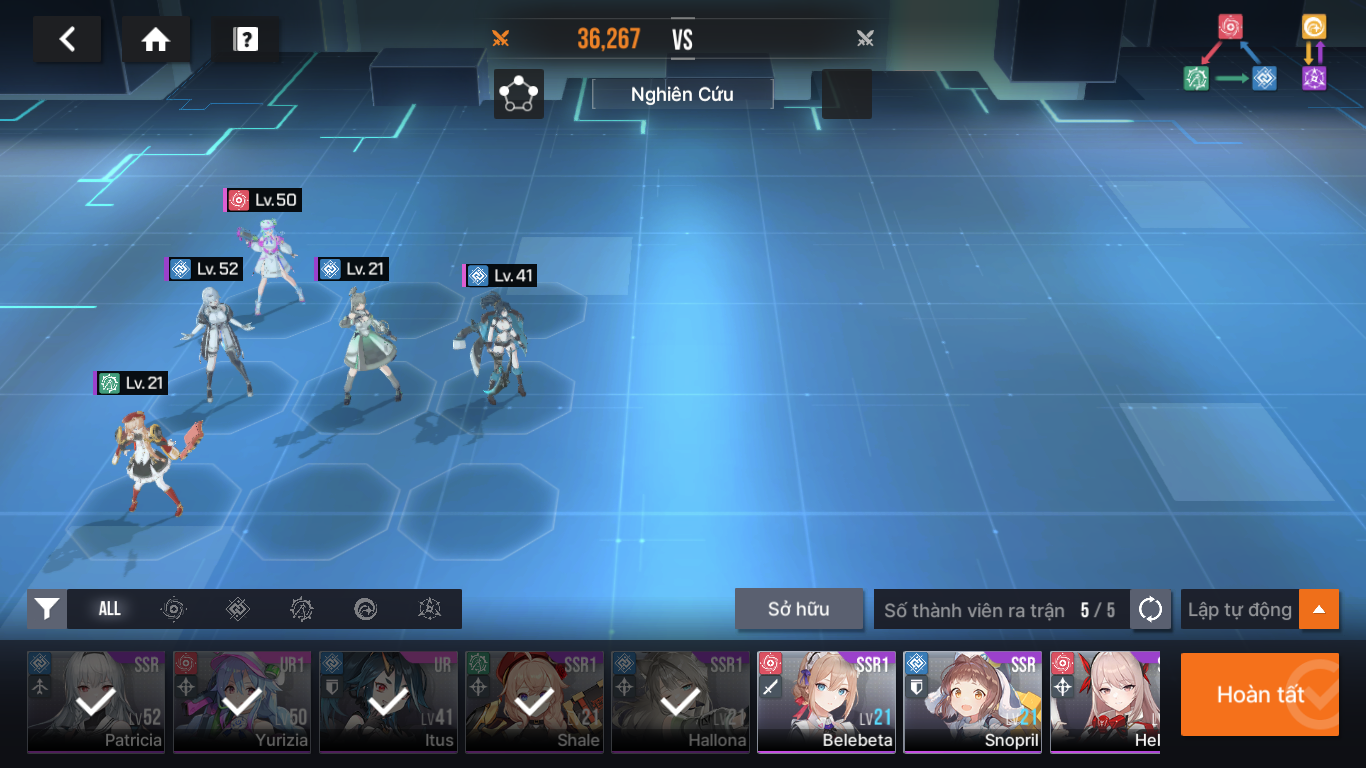The height and width of the screenshot is (768, 1366).
Task: Deselect the Itus character card
Action: [387, 702]
